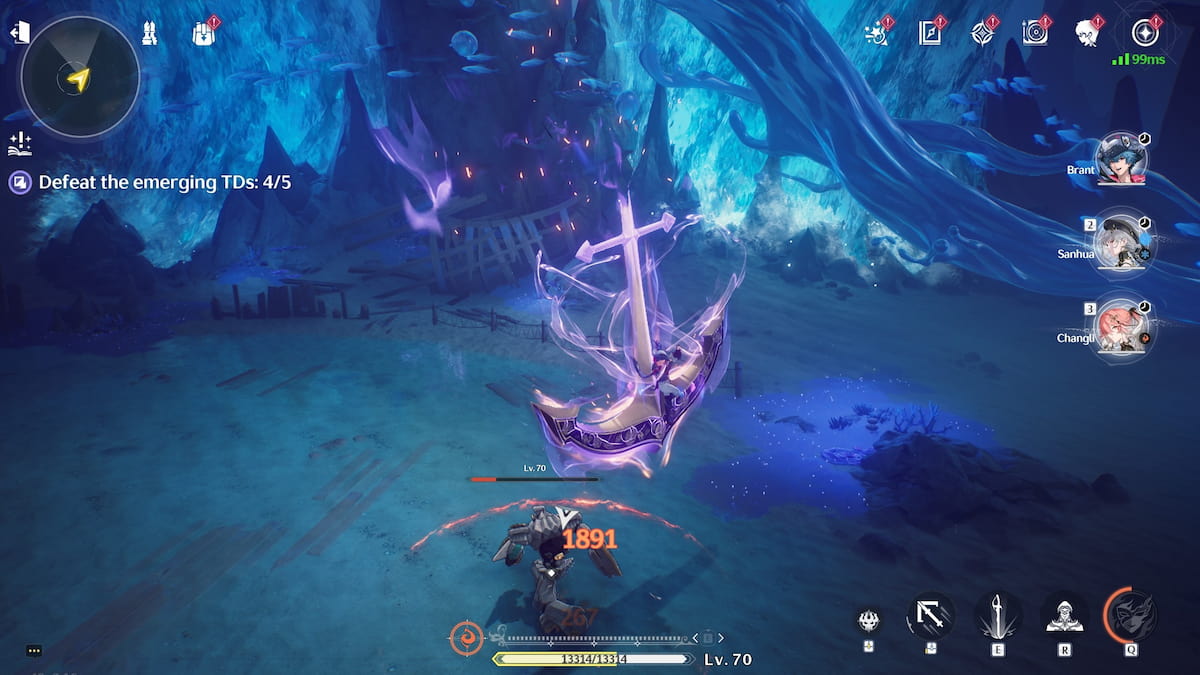Switch to Changli in the party
Viewport: 1200px width, 675px height.
coord(1122,327)
